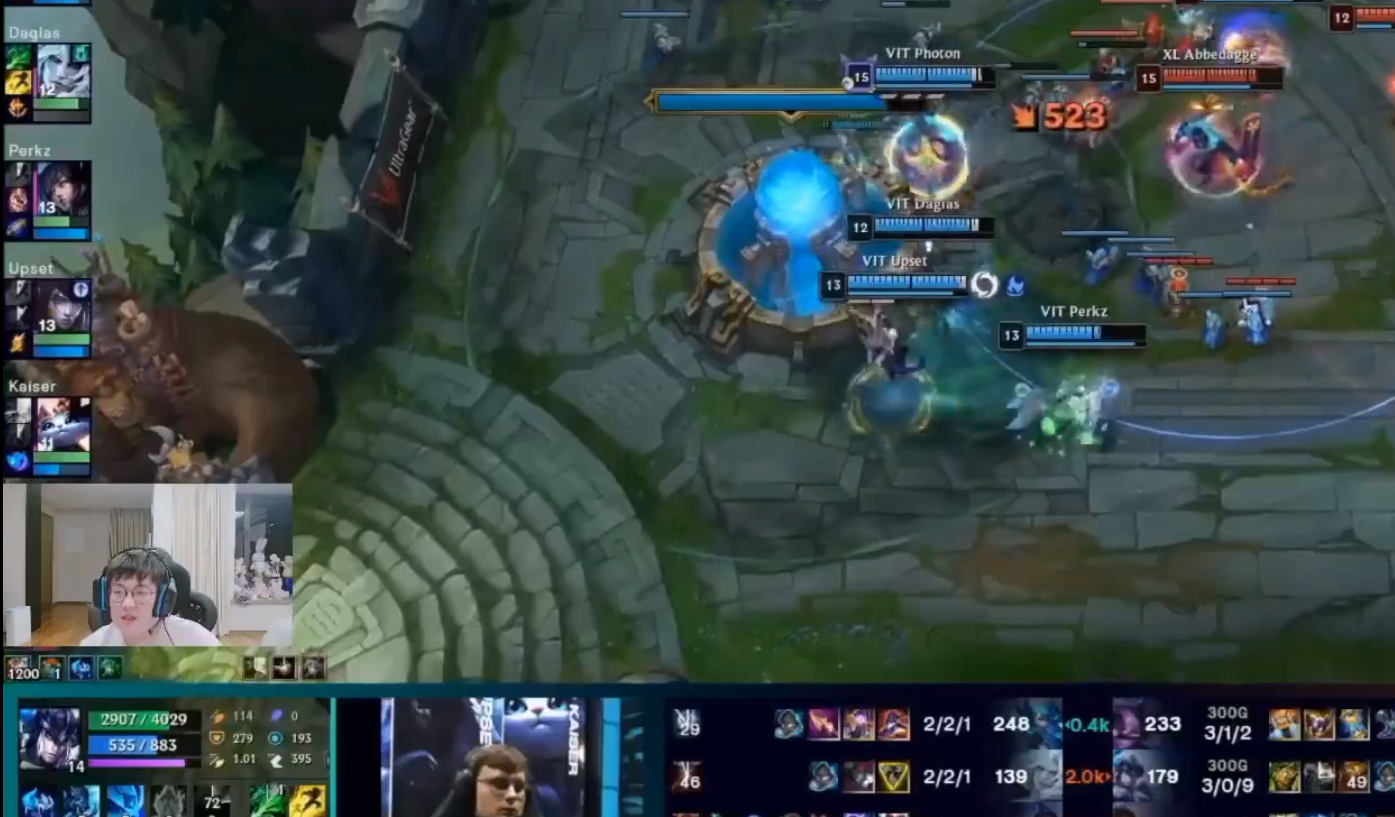Select Upset's champion portrait in the team sidebar

(x=62, y=306)
